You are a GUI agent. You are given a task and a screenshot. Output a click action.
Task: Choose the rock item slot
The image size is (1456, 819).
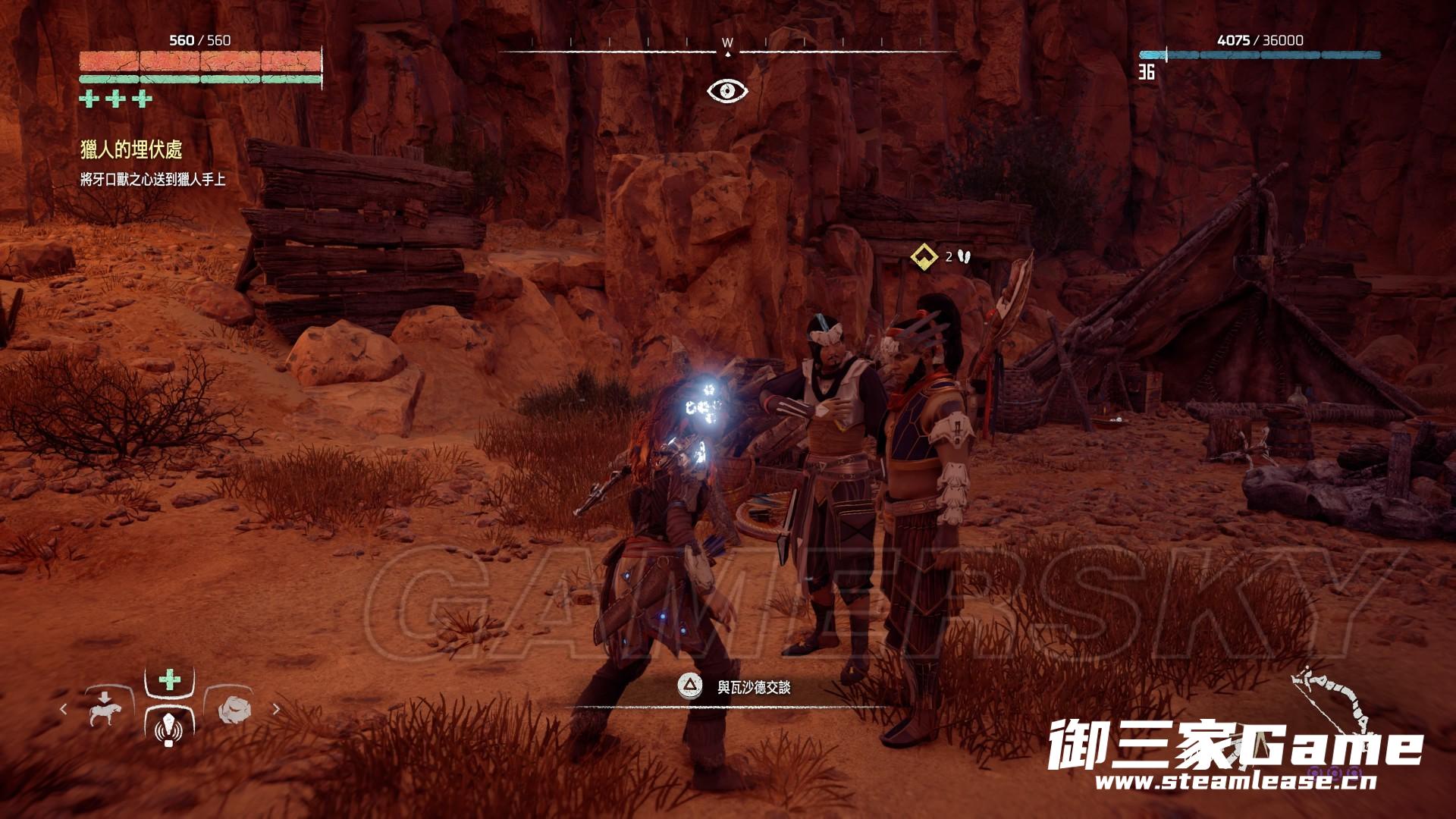234,711
